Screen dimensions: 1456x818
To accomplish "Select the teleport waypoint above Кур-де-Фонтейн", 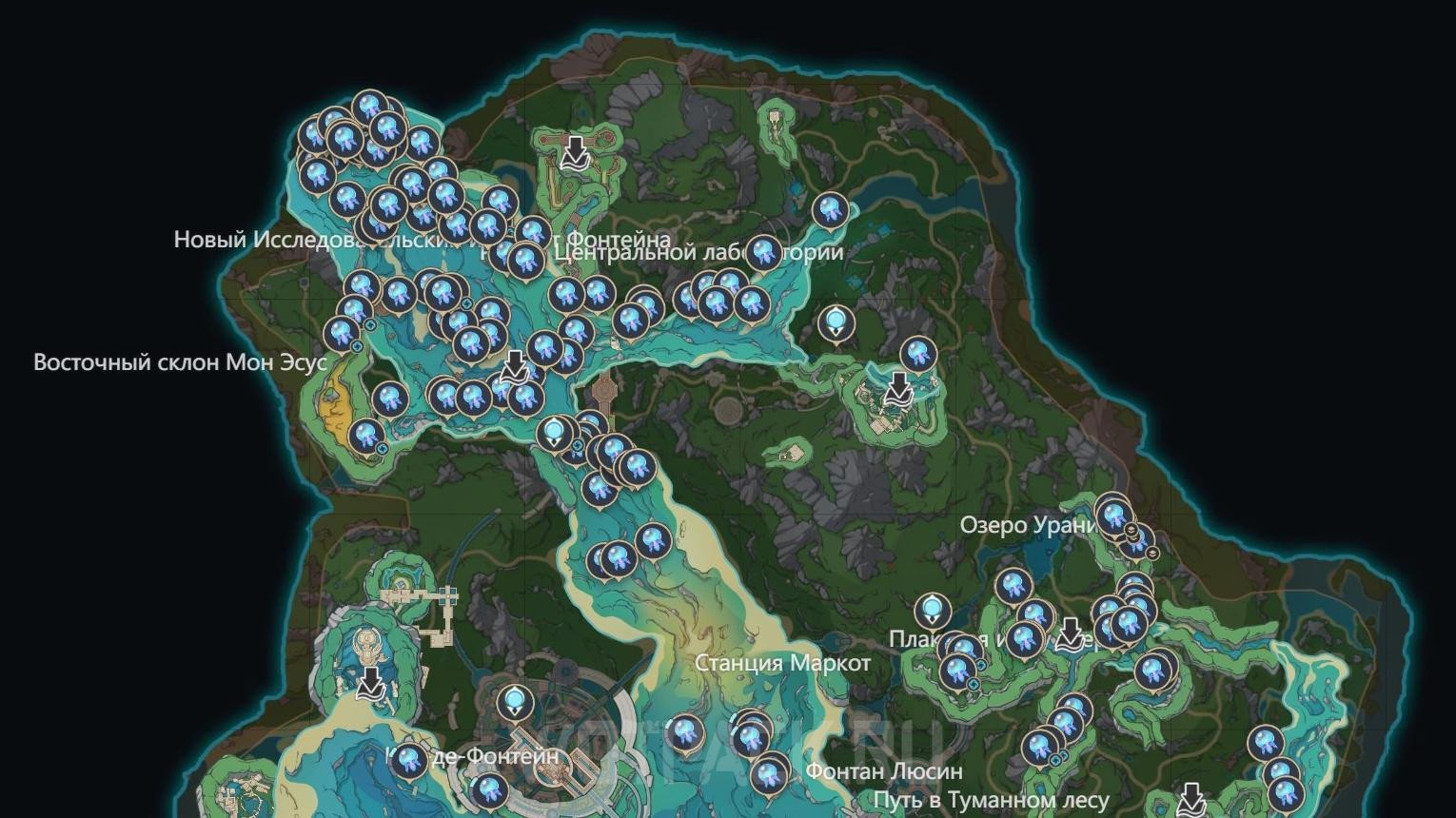I will pos(515,703).
